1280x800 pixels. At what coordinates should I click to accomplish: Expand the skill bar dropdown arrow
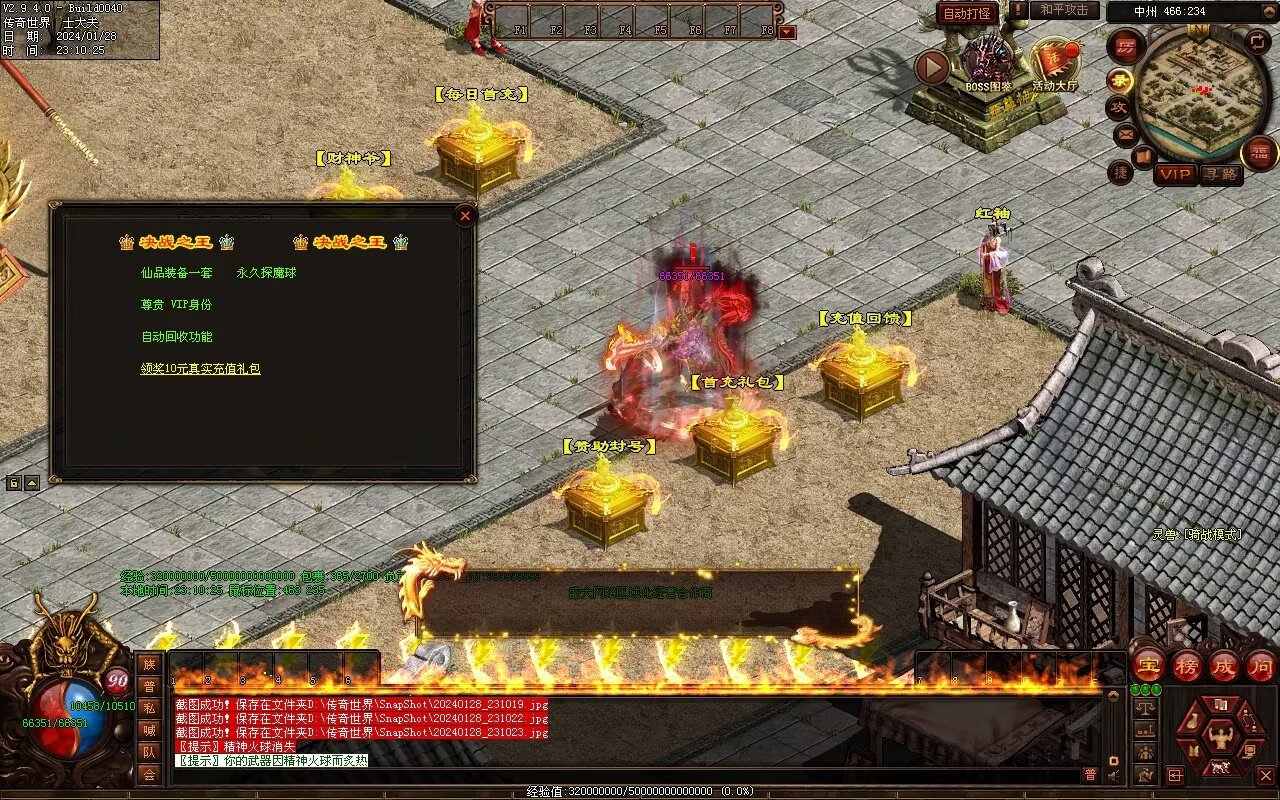click(787, 31)
